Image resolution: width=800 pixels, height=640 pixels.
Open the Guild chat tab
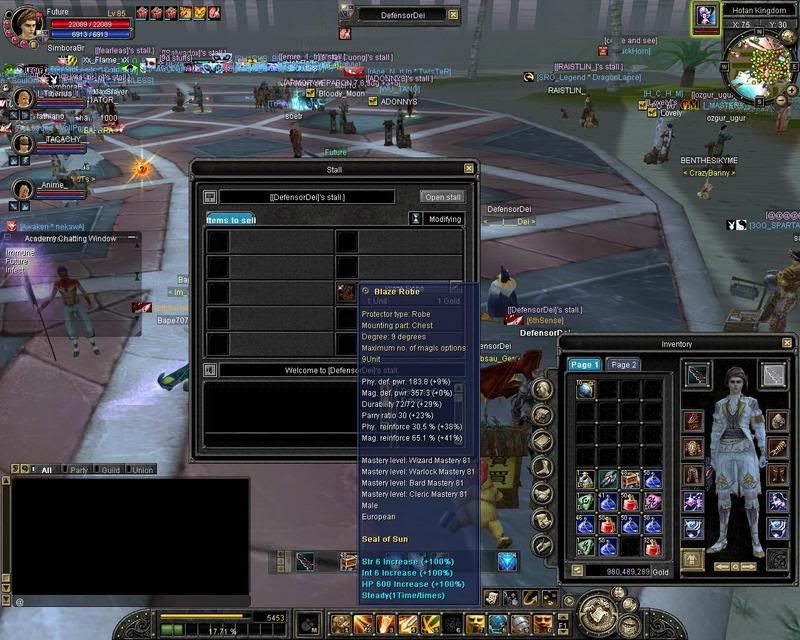point(110,469)
